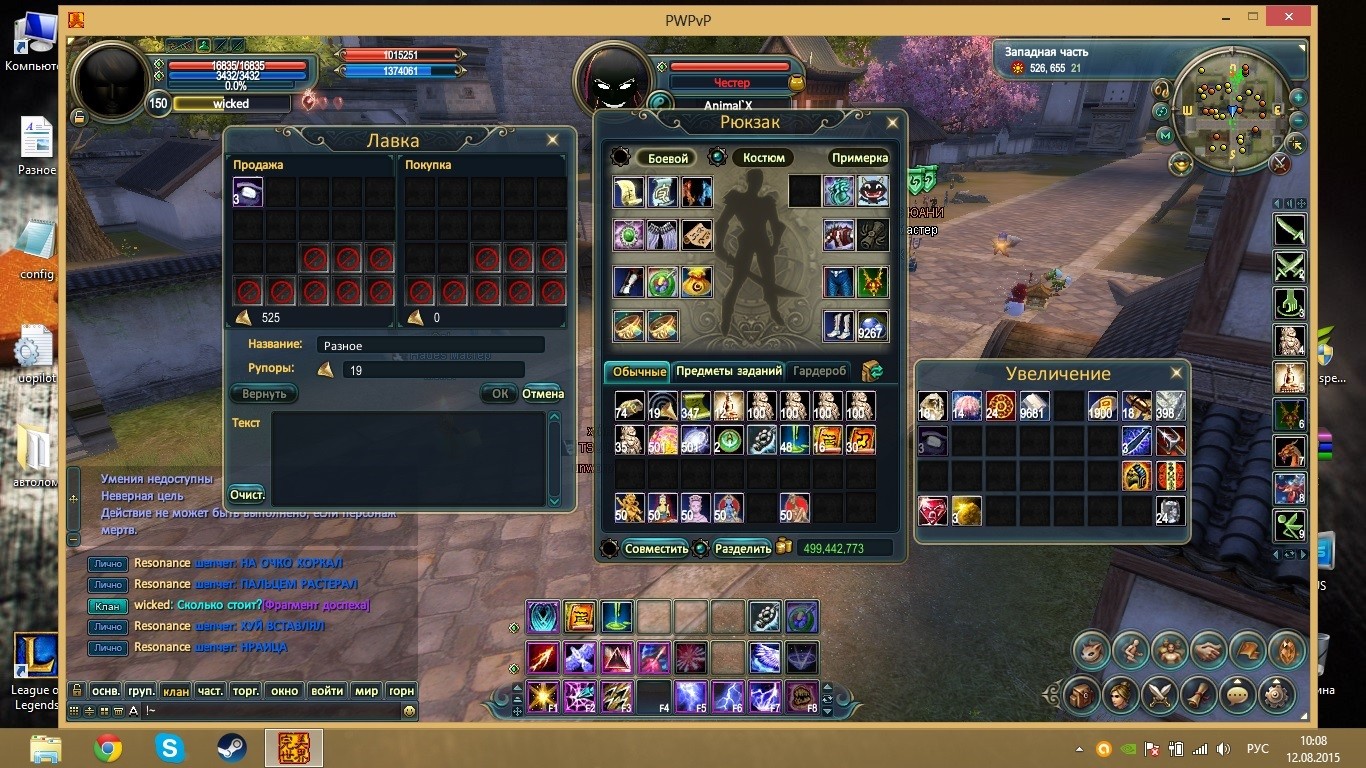Switch chat to the мир channel
Viewport: 1366px width, 768px height.
point(367,690)
